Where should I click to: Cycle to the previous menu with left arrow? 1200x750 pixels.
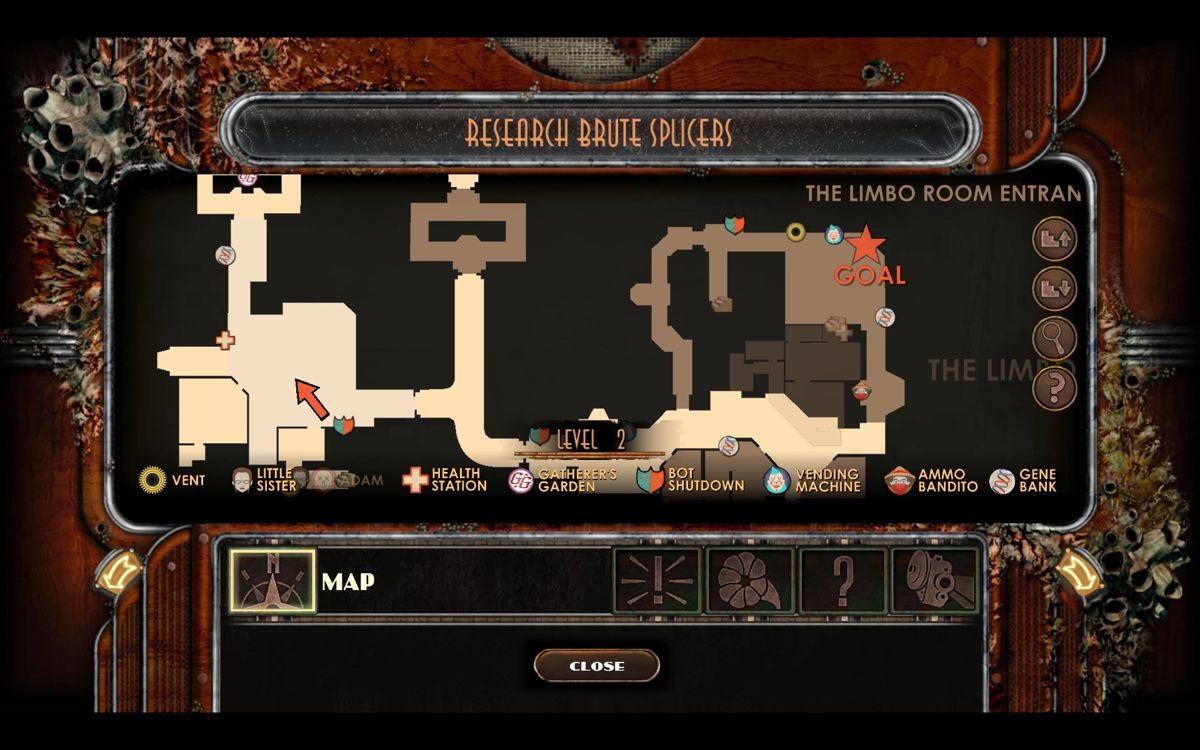pyautogui.click(x=123, y=574)
